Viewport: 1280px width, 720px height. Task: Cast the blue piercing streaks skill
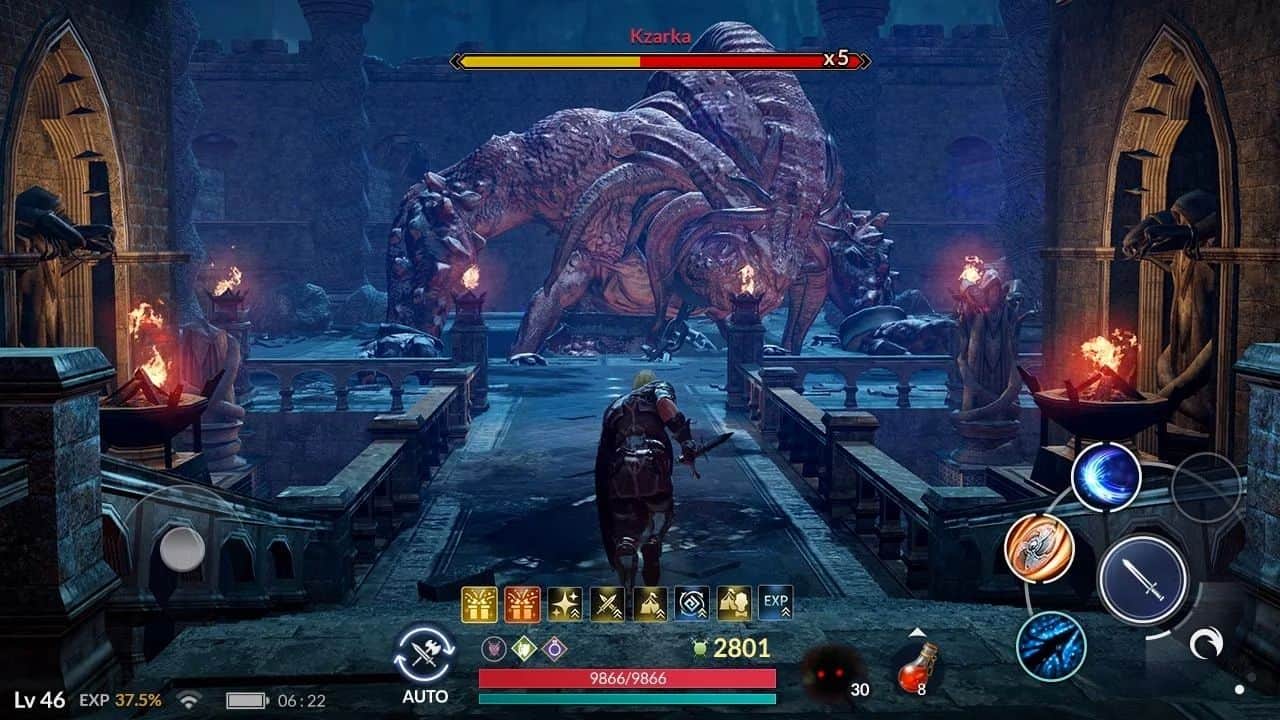[x=1051, y=646]
